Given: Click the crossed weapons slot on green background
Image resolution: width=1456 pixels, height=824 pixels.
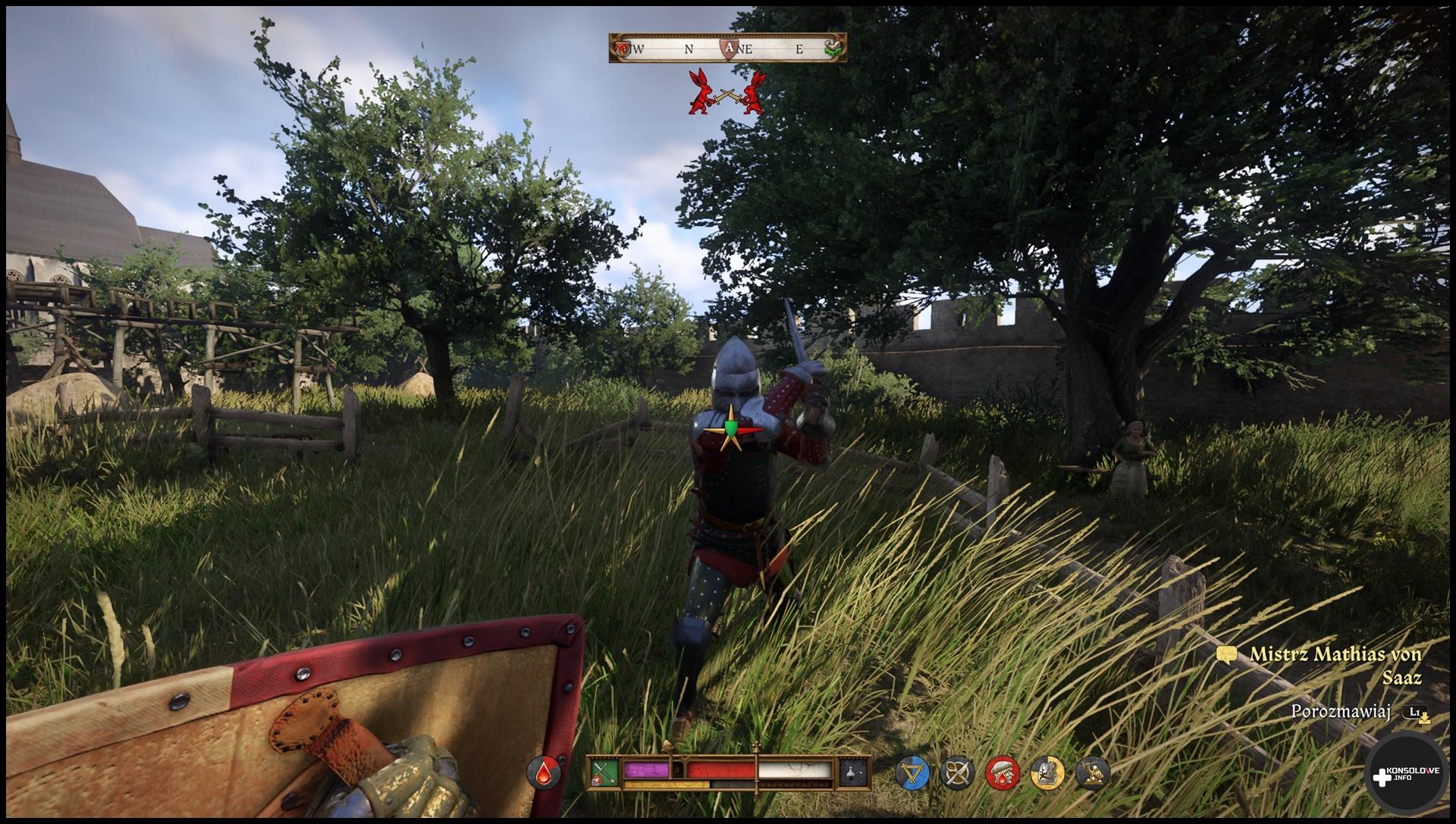Looking at the screenshot, I should tap(604, 772).
